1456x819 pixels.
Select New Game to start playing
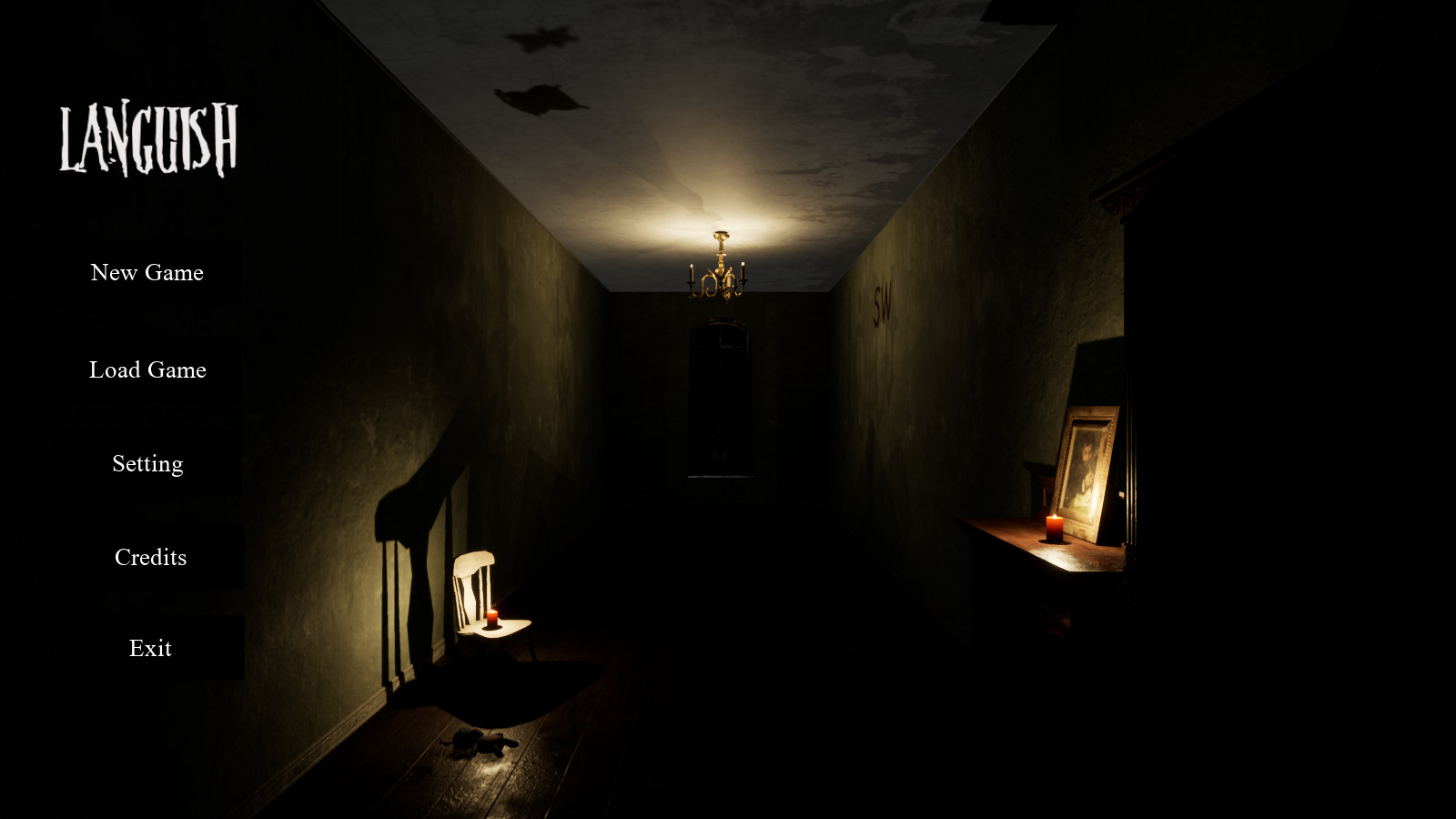click(x=147, y=272)
